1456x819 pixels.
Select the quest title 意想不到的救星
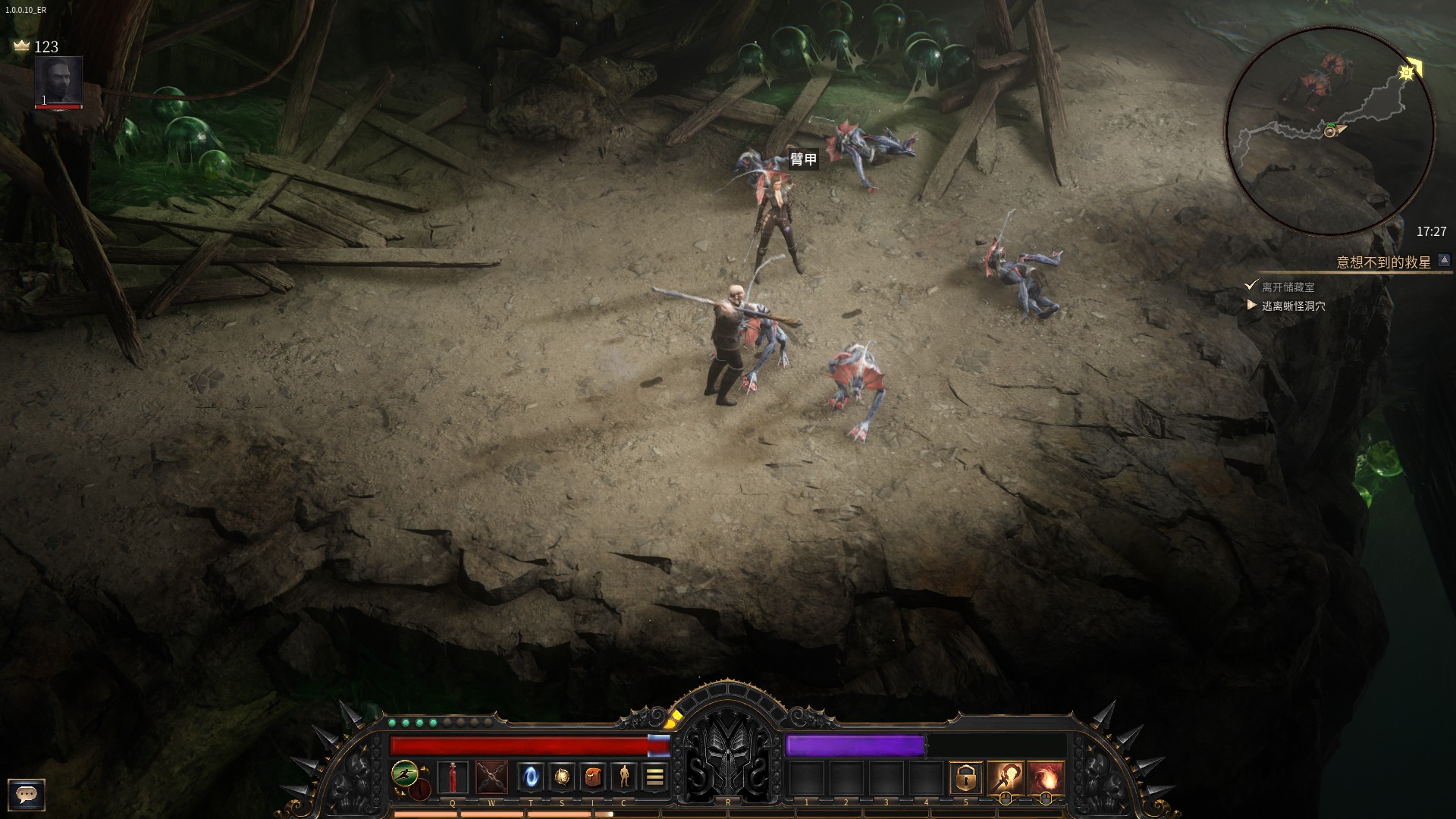[x=1383, y=262]
